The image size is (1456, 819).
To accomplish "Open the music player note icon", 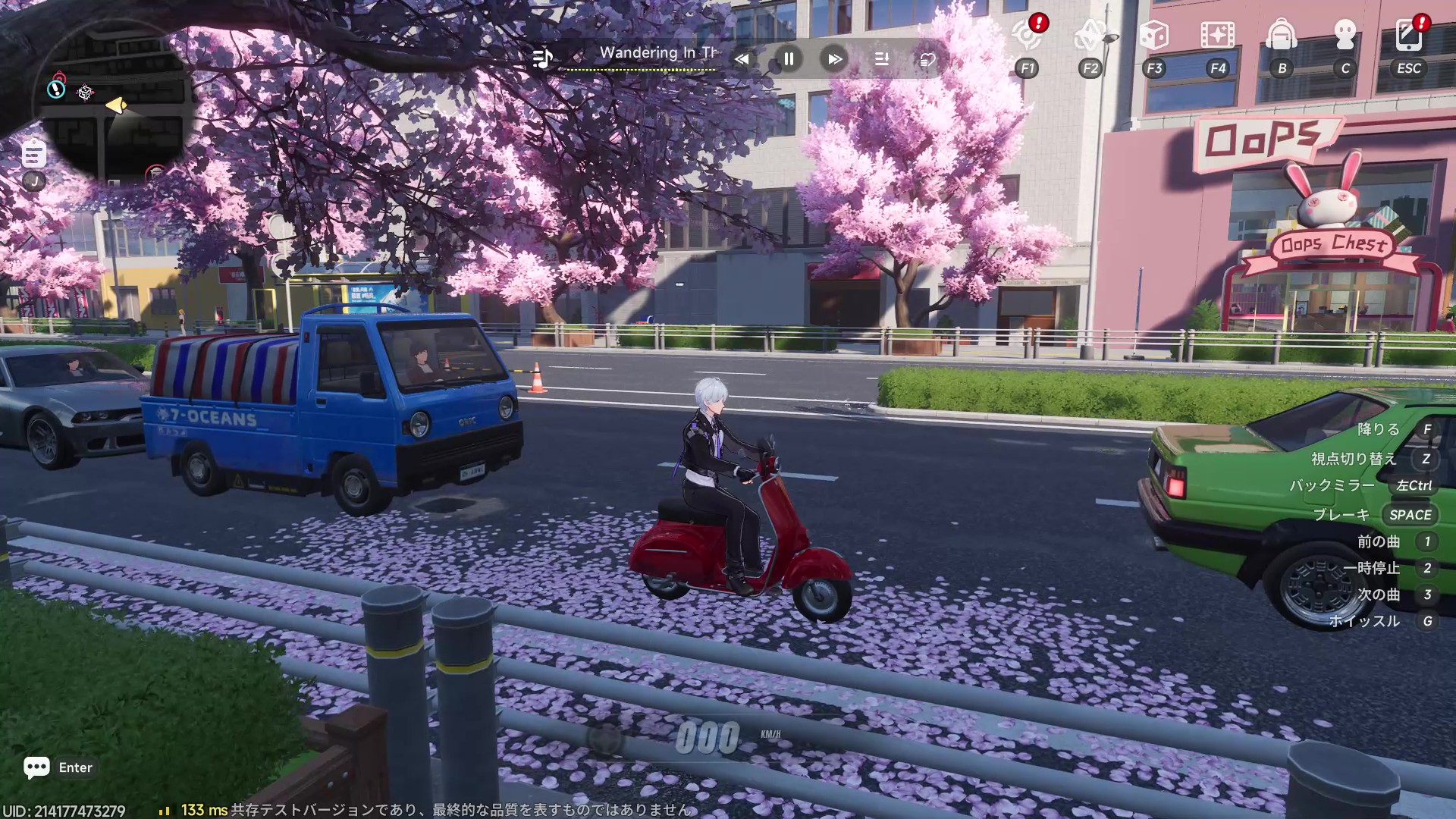I will coord(543,58).
